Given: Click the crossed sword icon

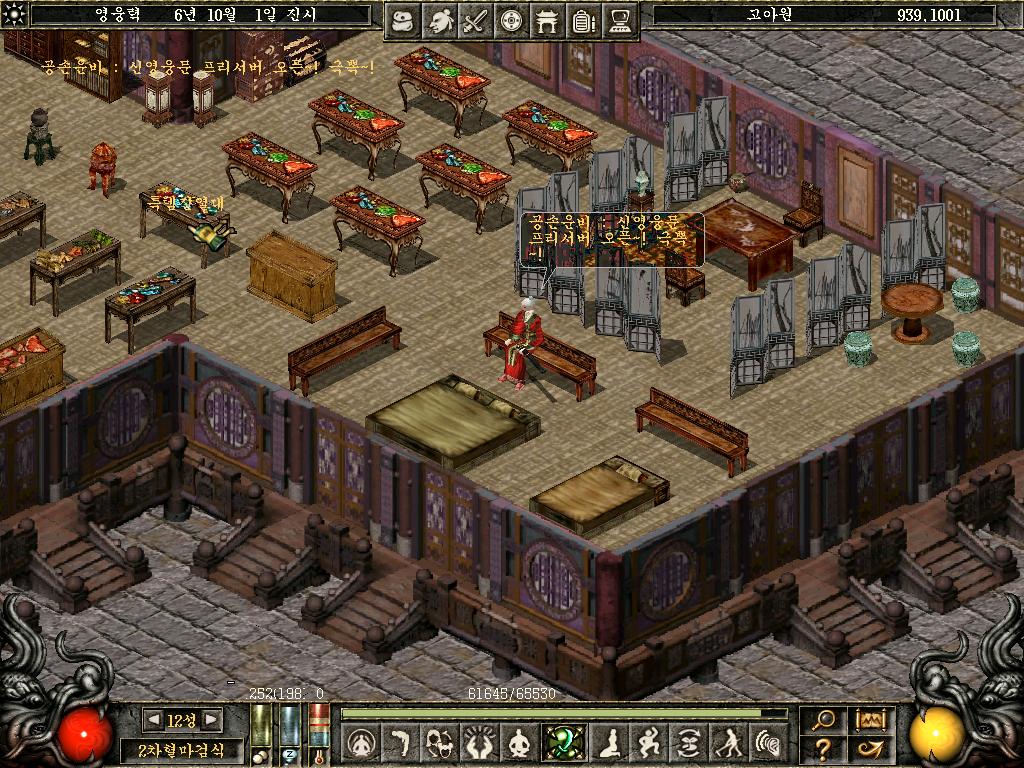Looking at the screenshot, I should coord(475,21).
